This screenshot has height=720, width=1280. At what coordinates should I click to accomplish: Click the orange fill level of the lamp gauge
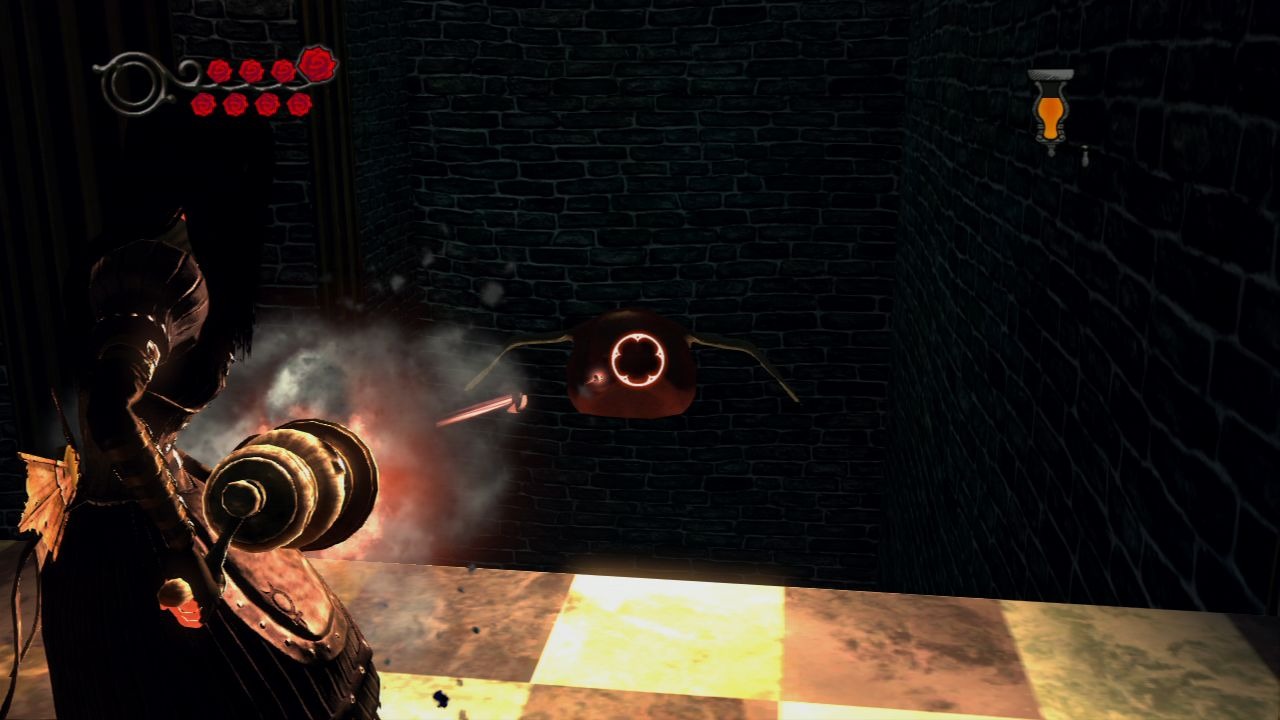pyautogui.click(x=1050, y=116)
